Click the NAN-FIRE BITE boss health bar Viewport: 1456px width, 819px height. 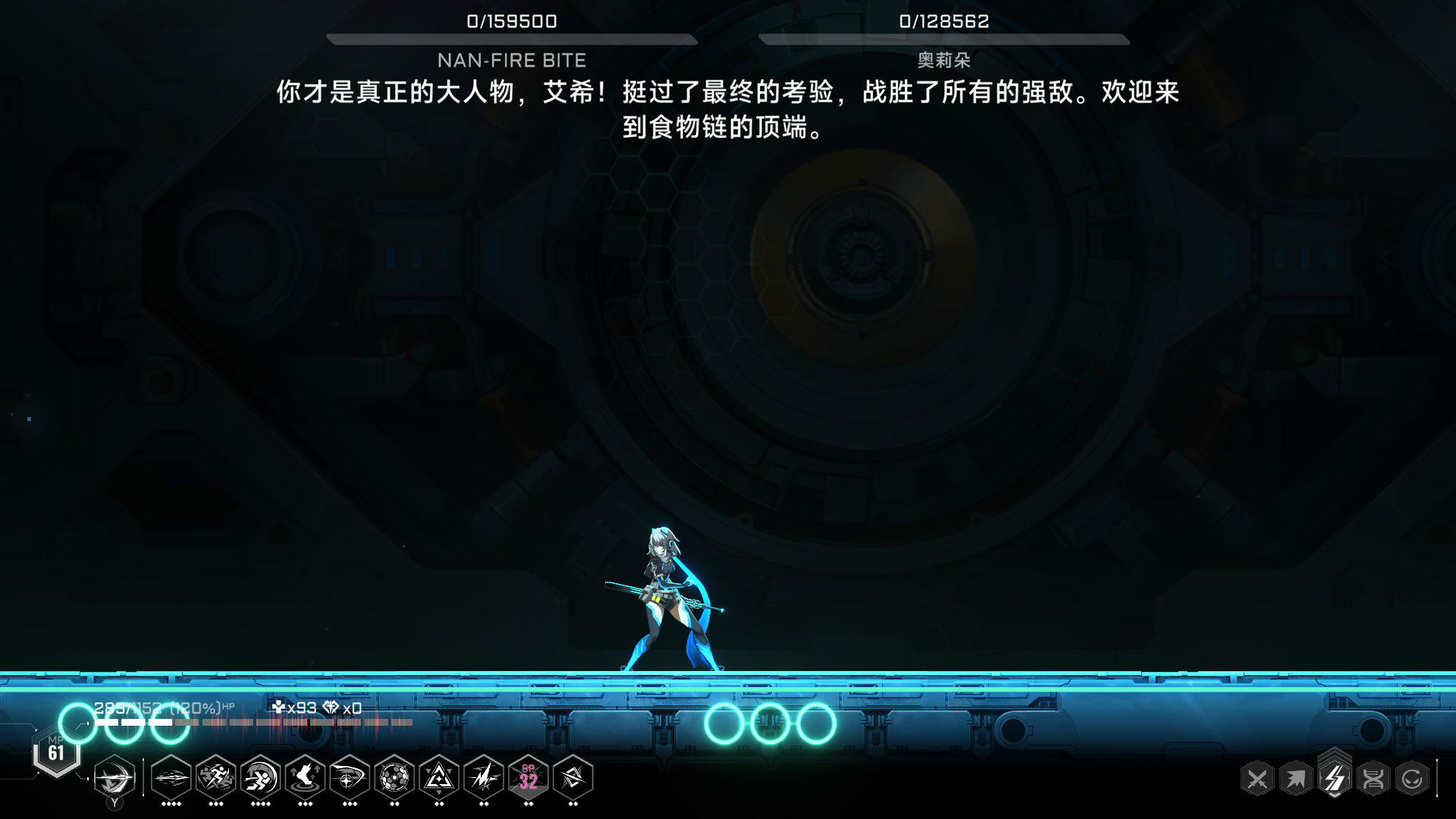point(512,36)
